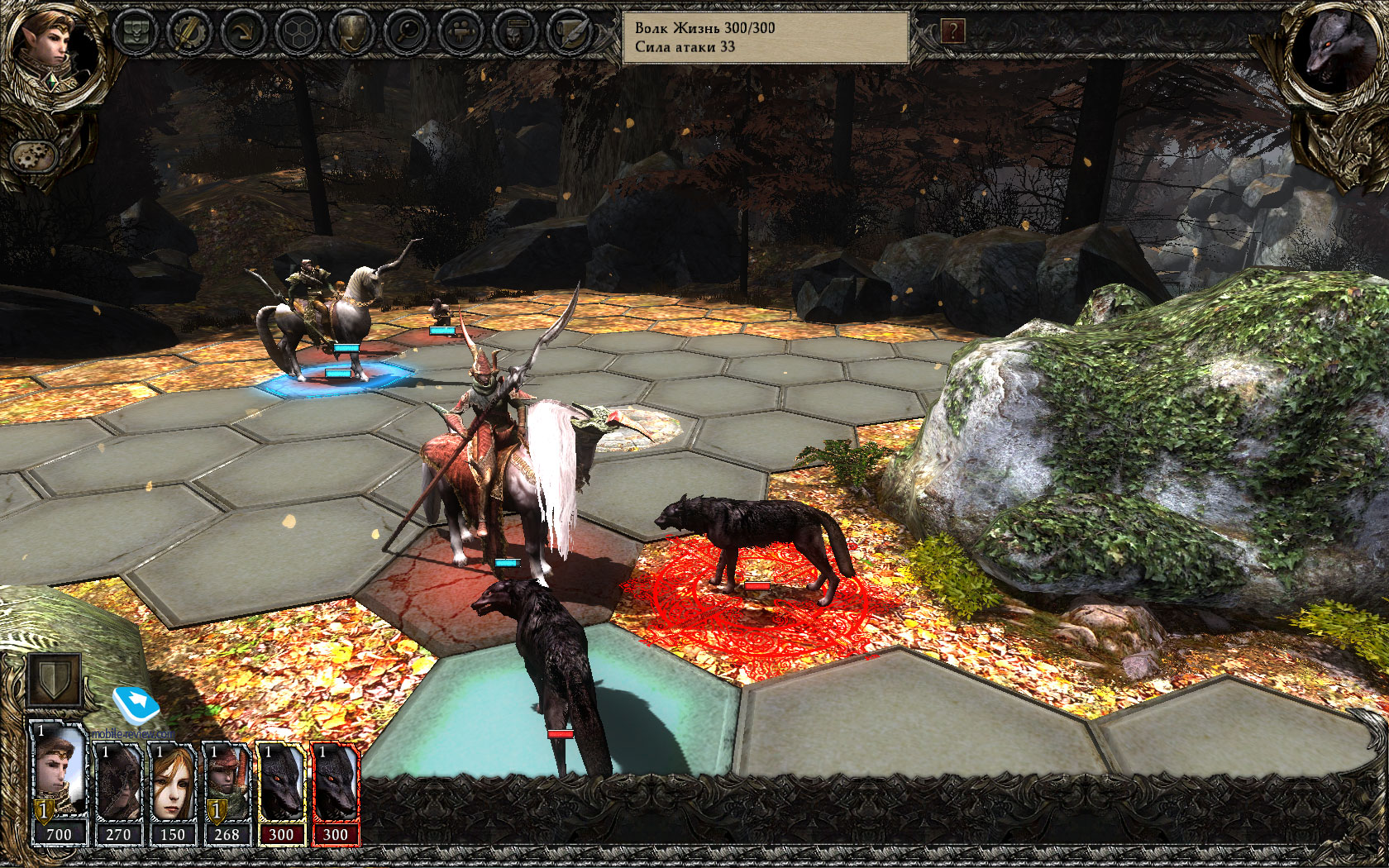The width and height of the screenshot is (1389, 868).
Task: Open the scroll and quill icon
Action: 569,32
